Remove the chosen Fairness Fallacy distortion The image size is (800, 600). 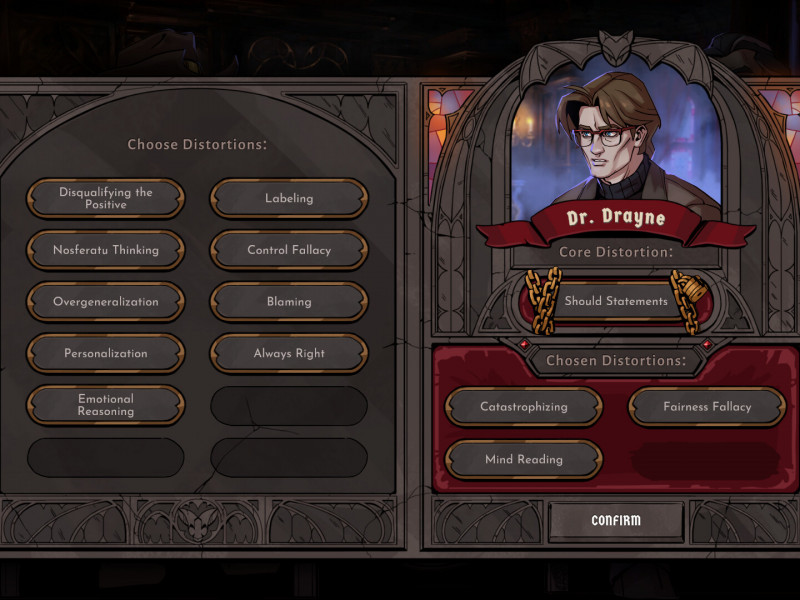click(x=707, y=407)
